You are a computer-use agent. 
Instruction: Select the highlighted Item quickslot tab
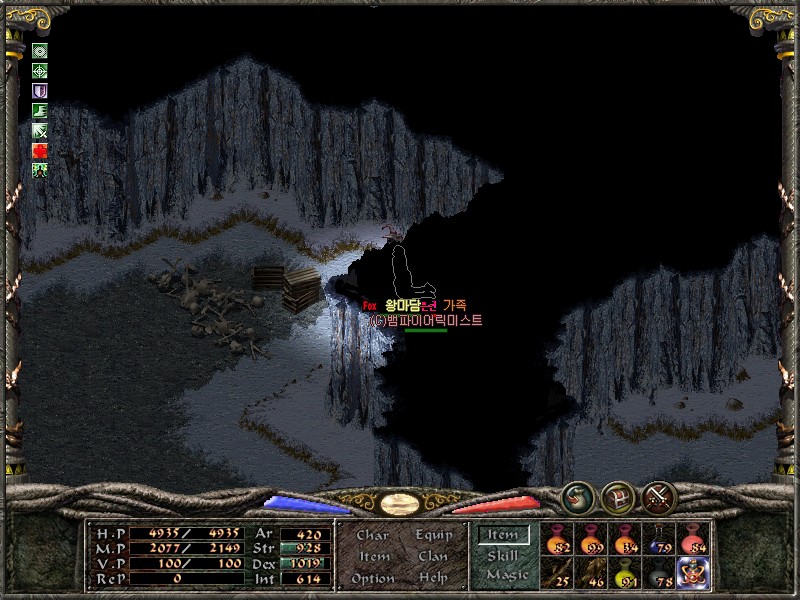[x=503, y=534]
